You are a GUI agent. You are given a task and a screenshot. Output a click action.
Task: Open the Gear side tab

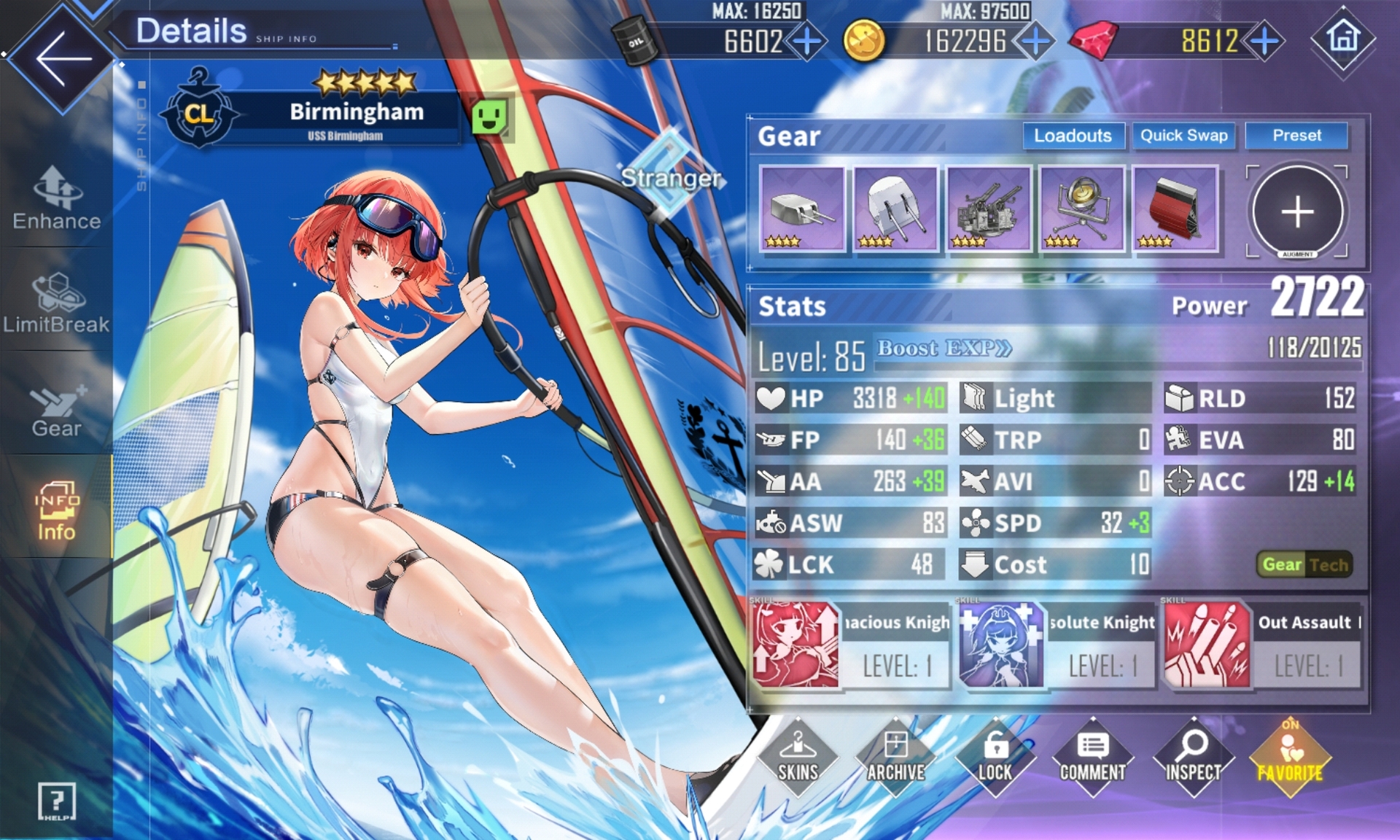57,410
